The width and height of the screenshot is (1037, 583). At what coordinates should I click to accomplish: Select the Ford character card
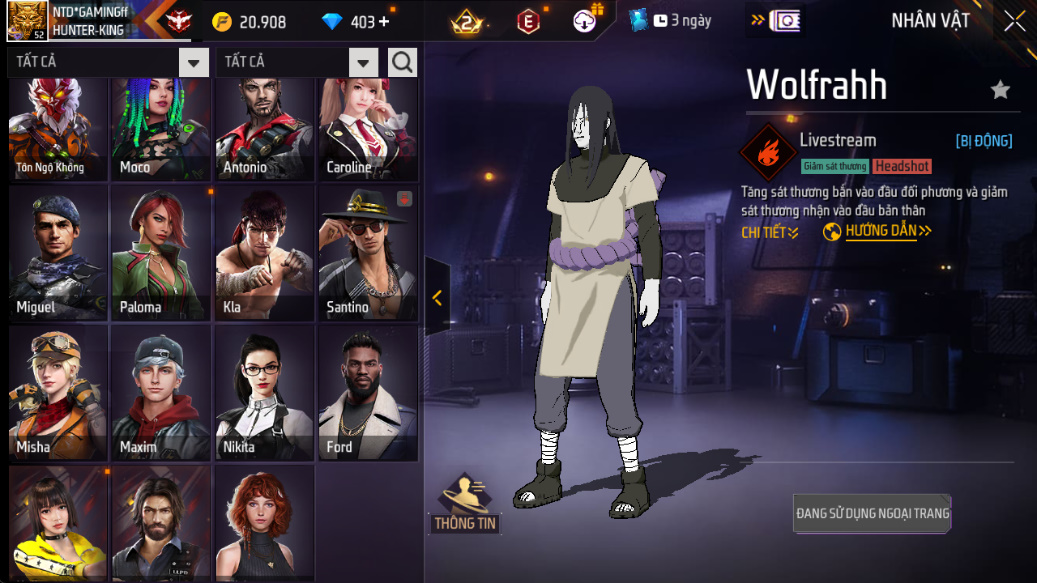pos(368,392)
